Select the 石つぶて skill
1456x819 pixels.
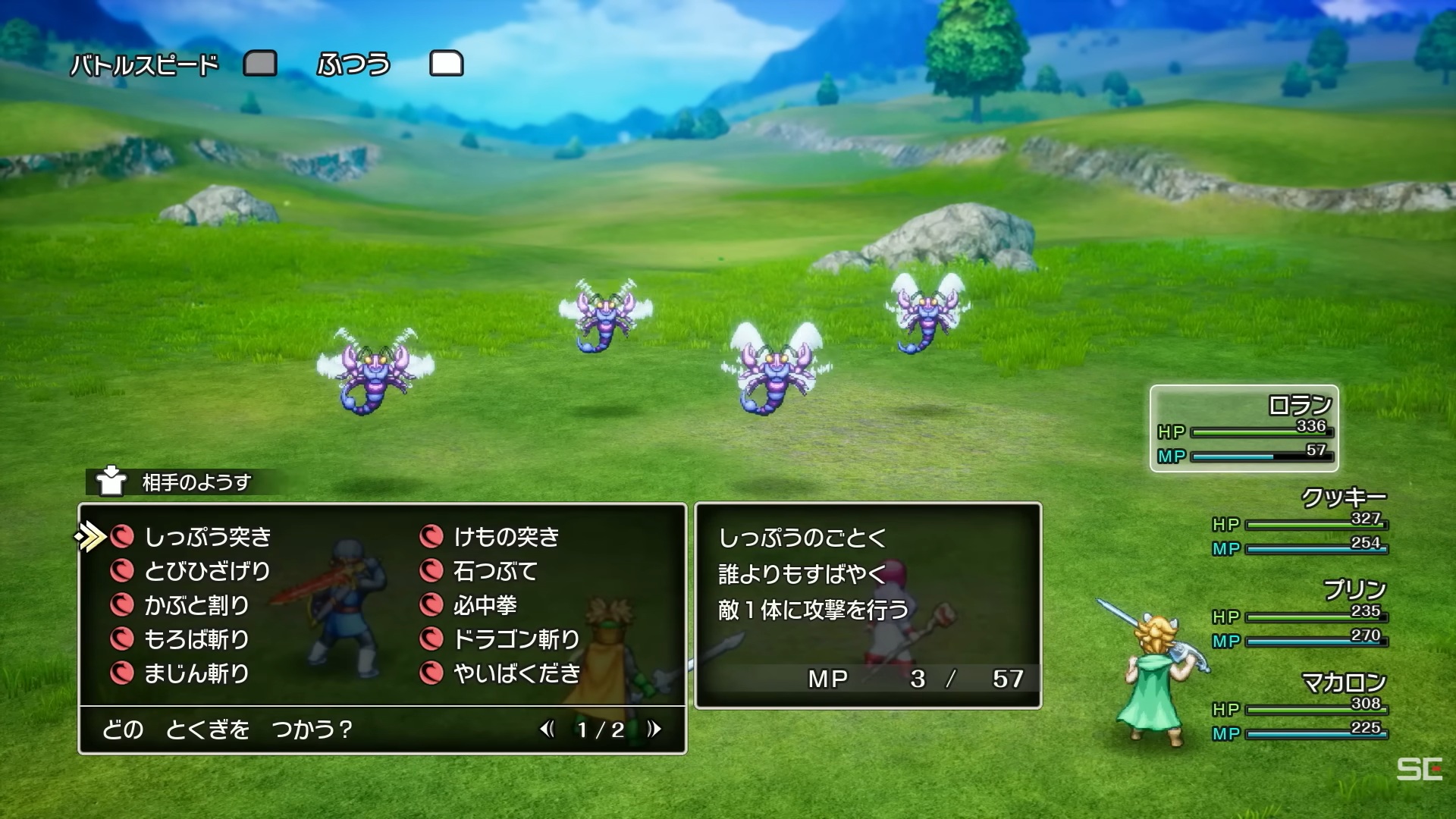click(495, 571)
